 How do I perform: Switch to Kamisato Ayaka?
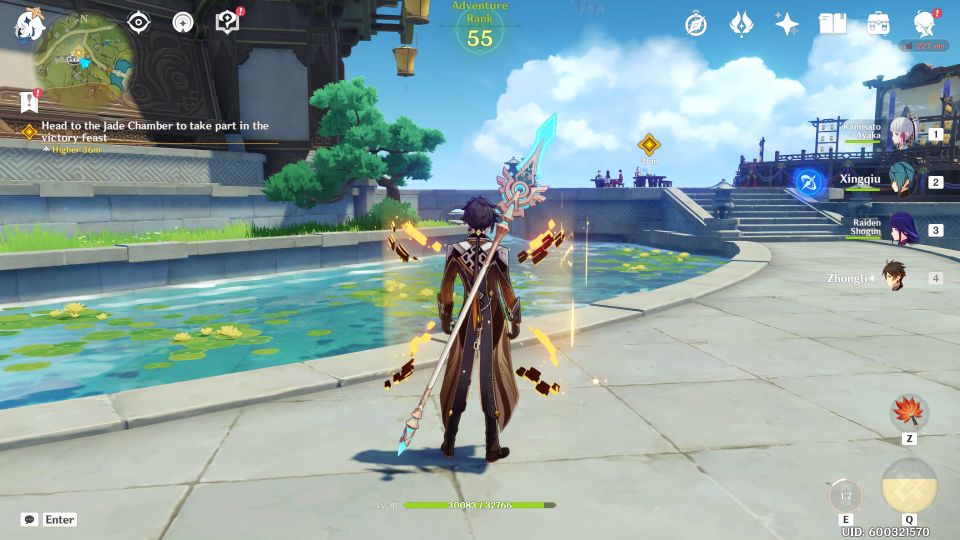click(x=903, y=133)
